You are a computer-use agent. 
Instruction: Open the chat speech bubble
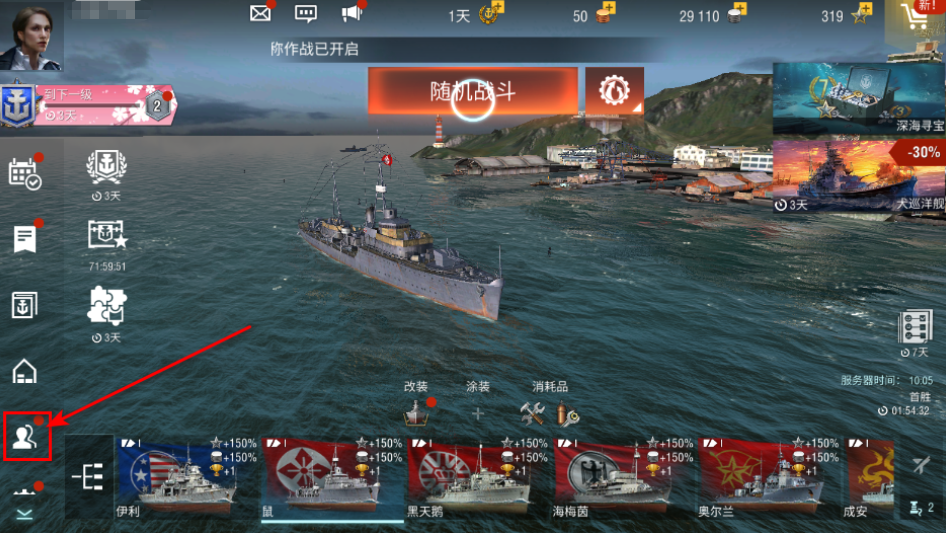click(x=306, y=14)
